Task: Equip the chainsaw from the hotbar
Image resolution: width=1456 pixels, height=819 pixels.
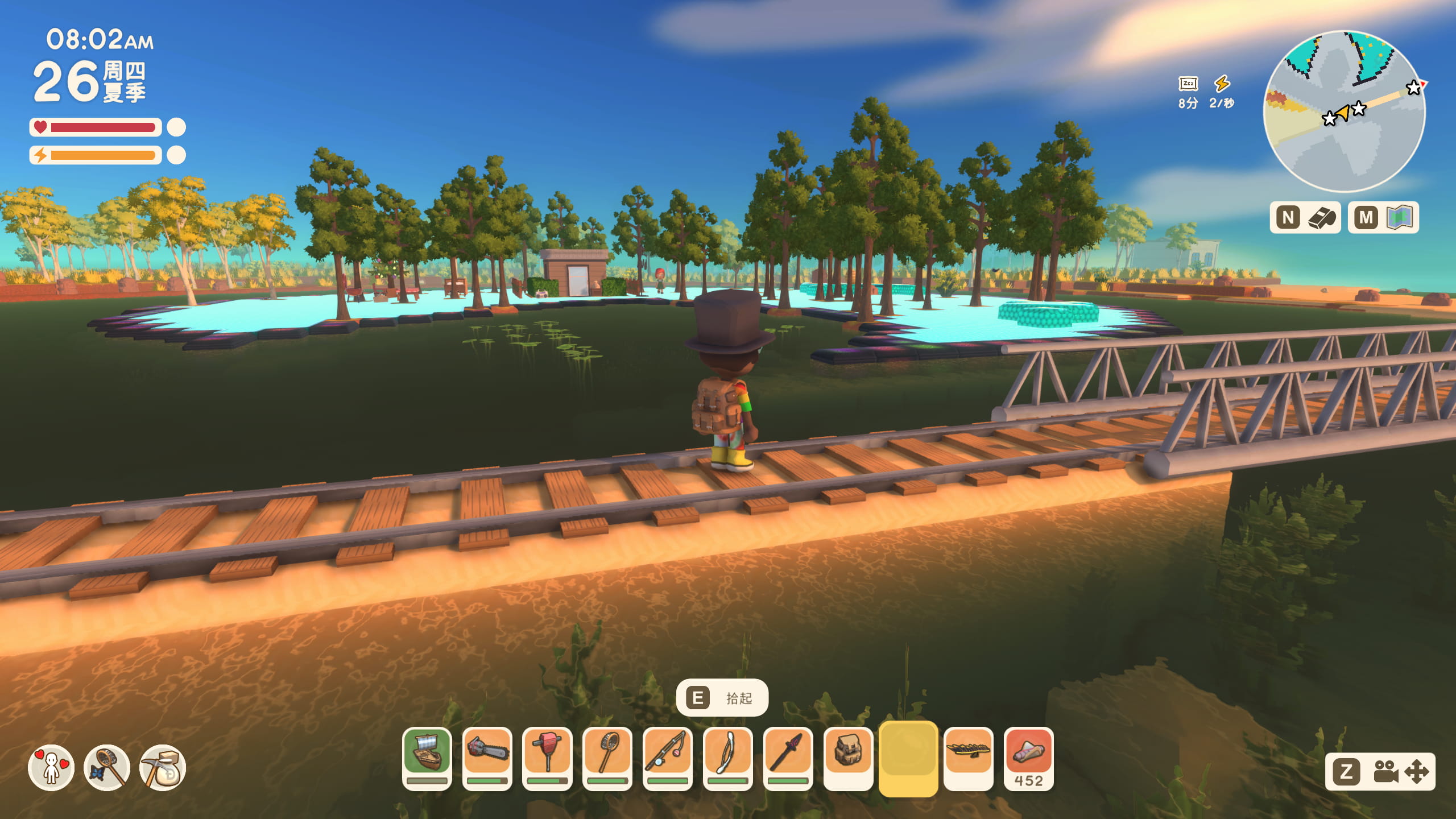Action: (487, 758)
